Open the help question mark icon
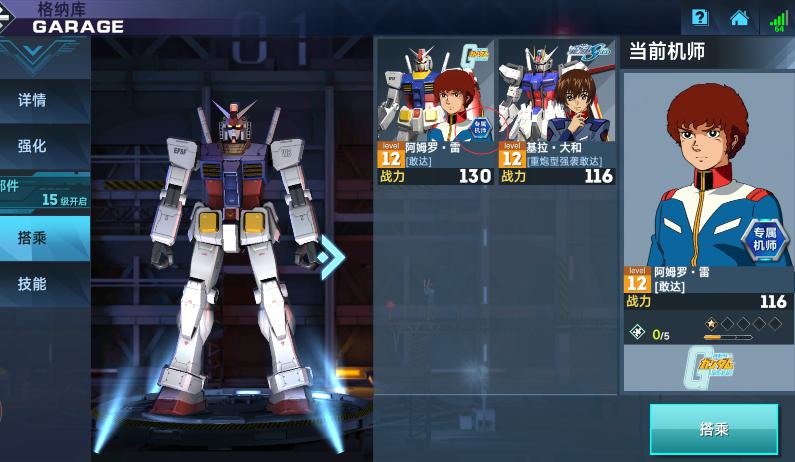 pyautogui.click(x=700, y=17)
